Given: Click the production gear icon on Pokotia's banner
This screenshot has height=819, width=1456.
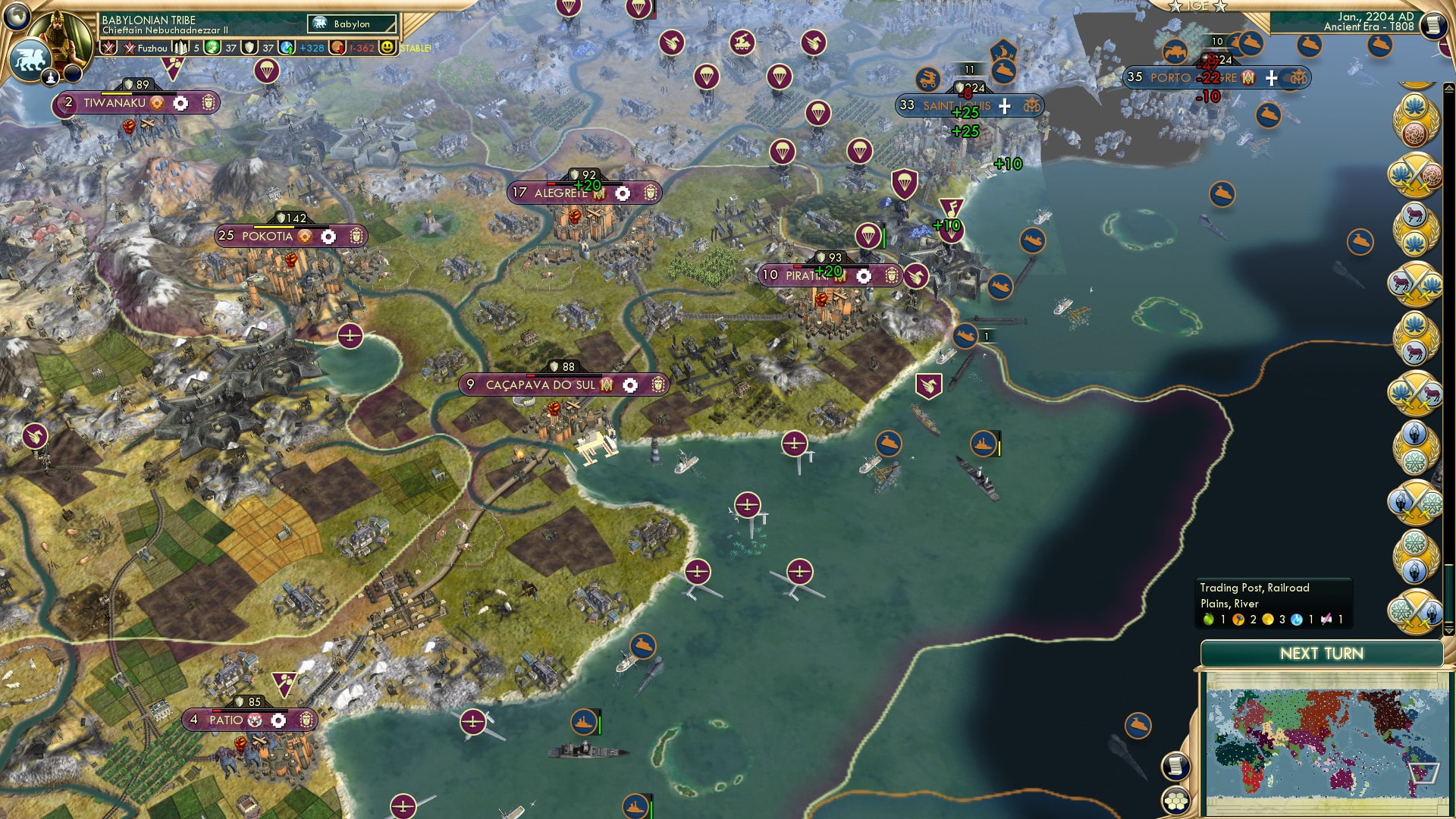Looking at the screenshot, I should pyautogui.click(x=328, y=237).
